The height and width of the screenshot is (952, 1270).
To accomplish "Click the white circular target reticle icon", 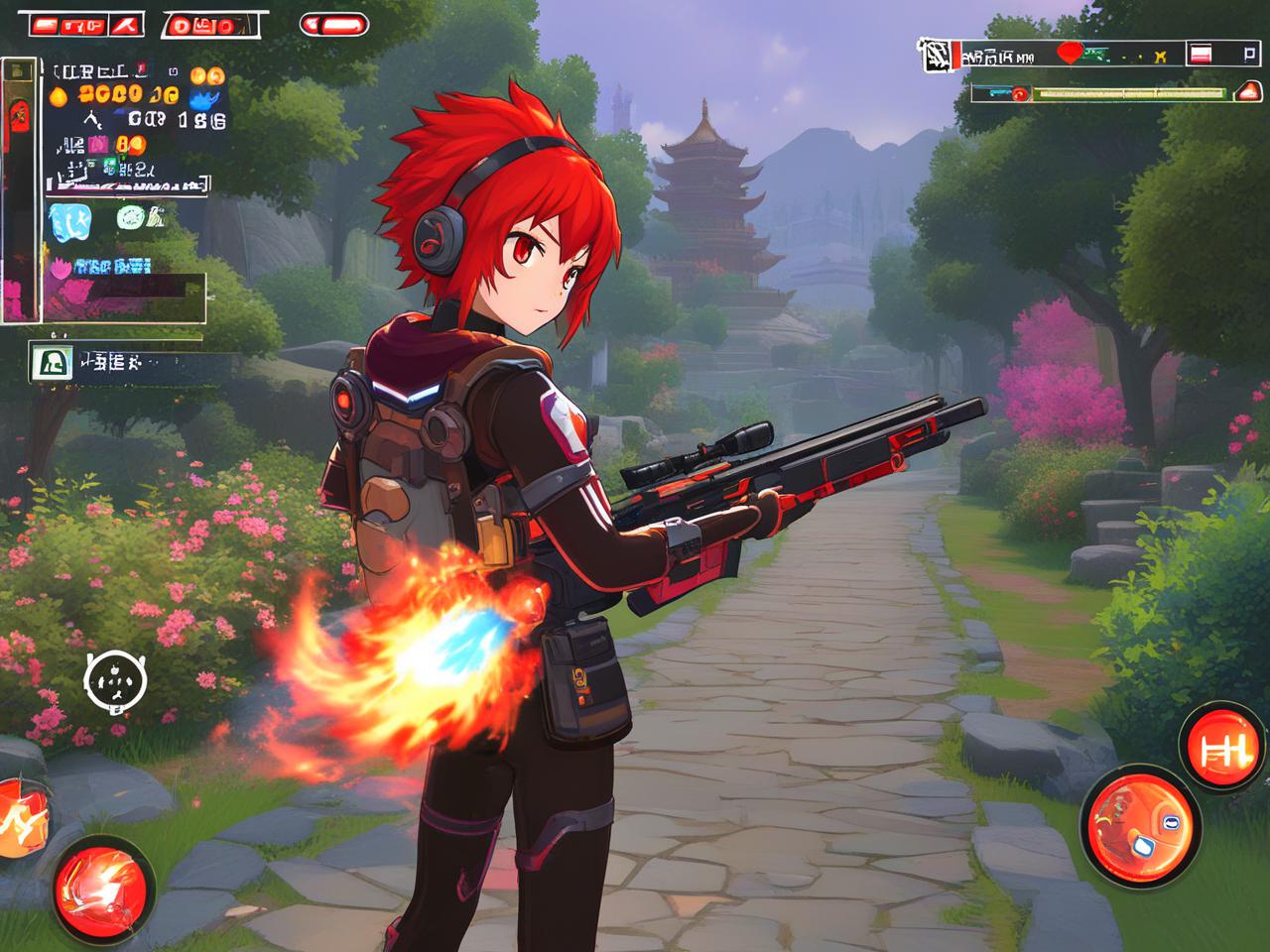I will click(115, 682).
